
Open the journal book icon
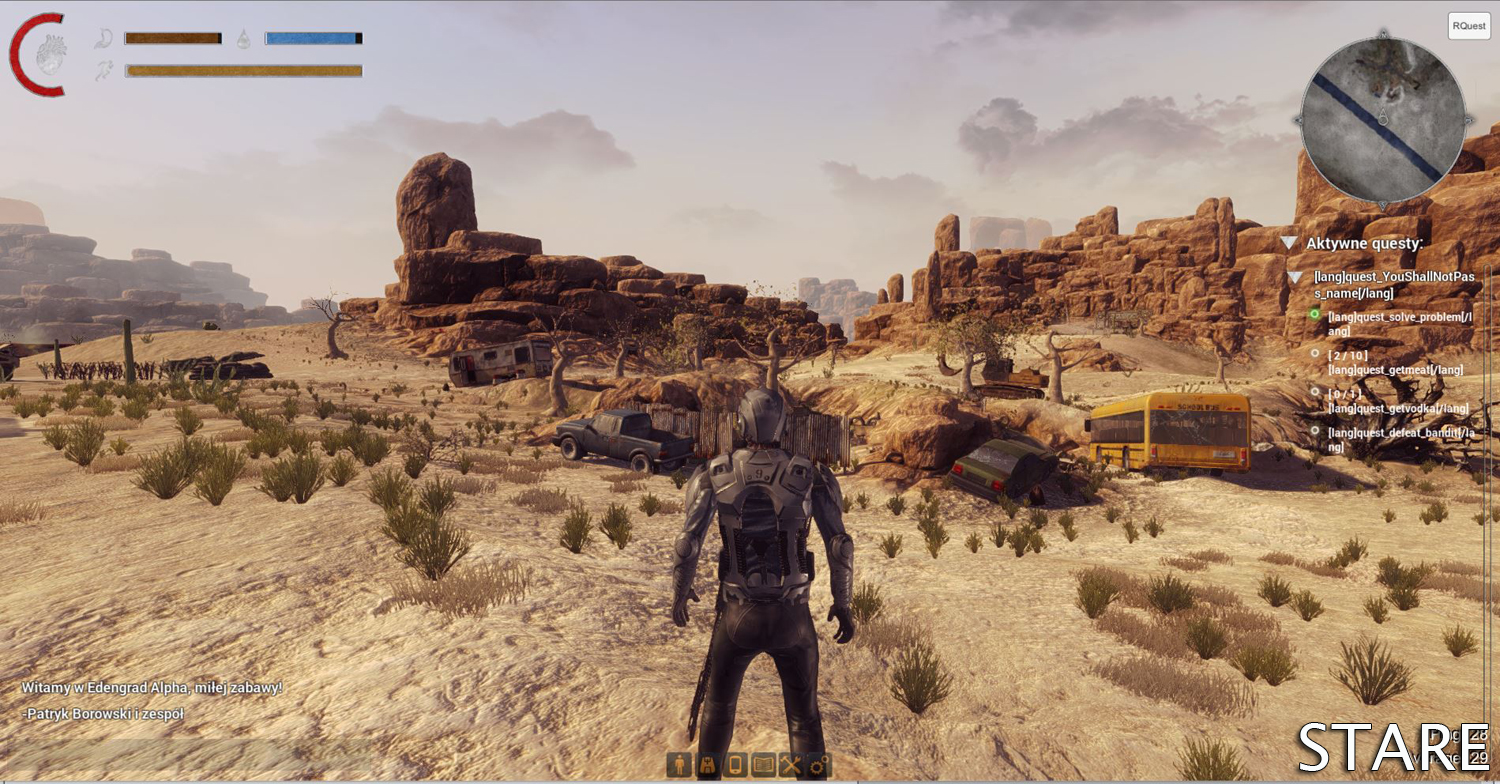(764, 765)
